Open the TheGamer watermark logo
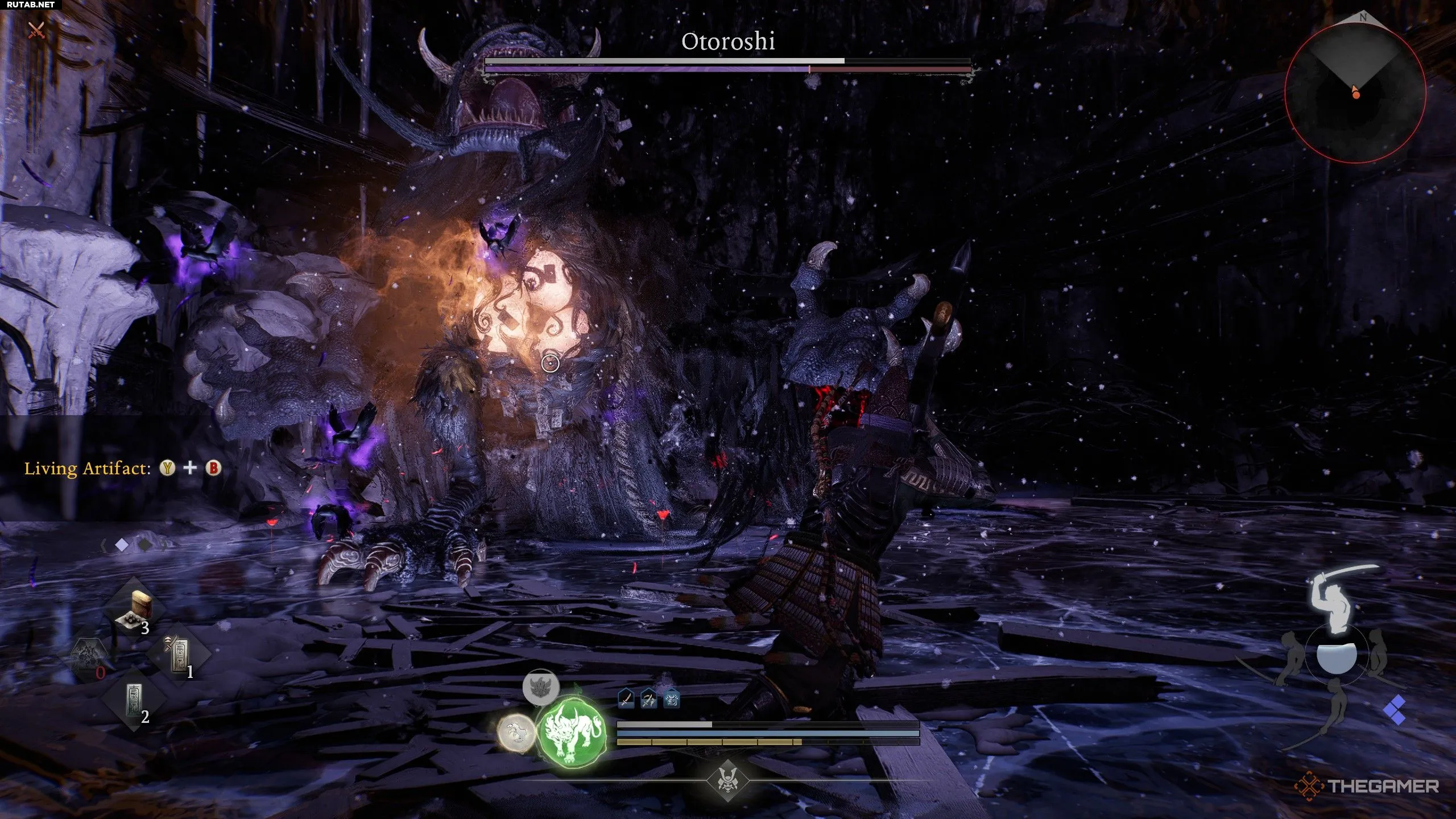The image size is (1456, 819). tap(1367, 787)
